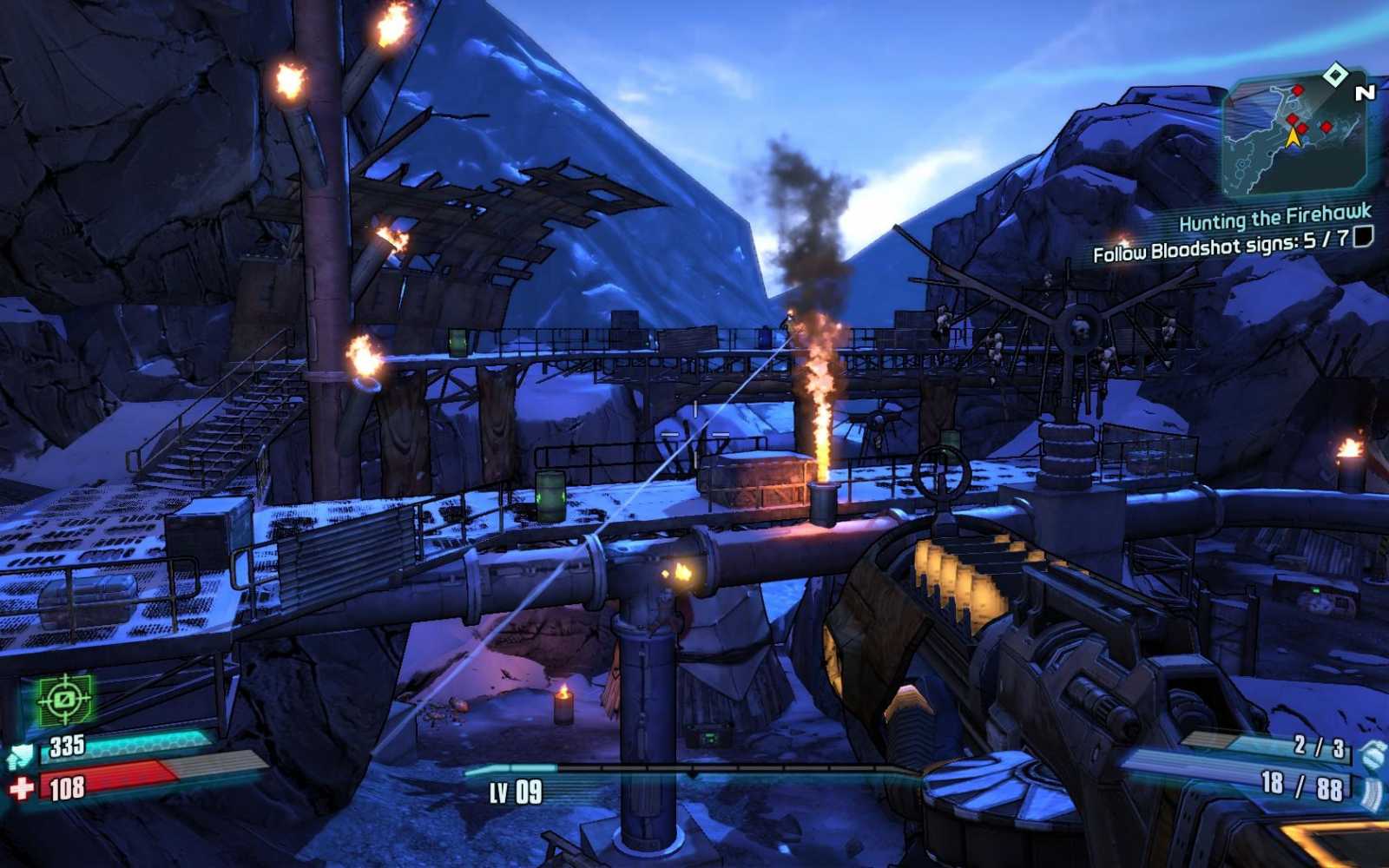Click the N compass indicator near the minimap
1389x868 pixels.
click(x=1364, y=93)
